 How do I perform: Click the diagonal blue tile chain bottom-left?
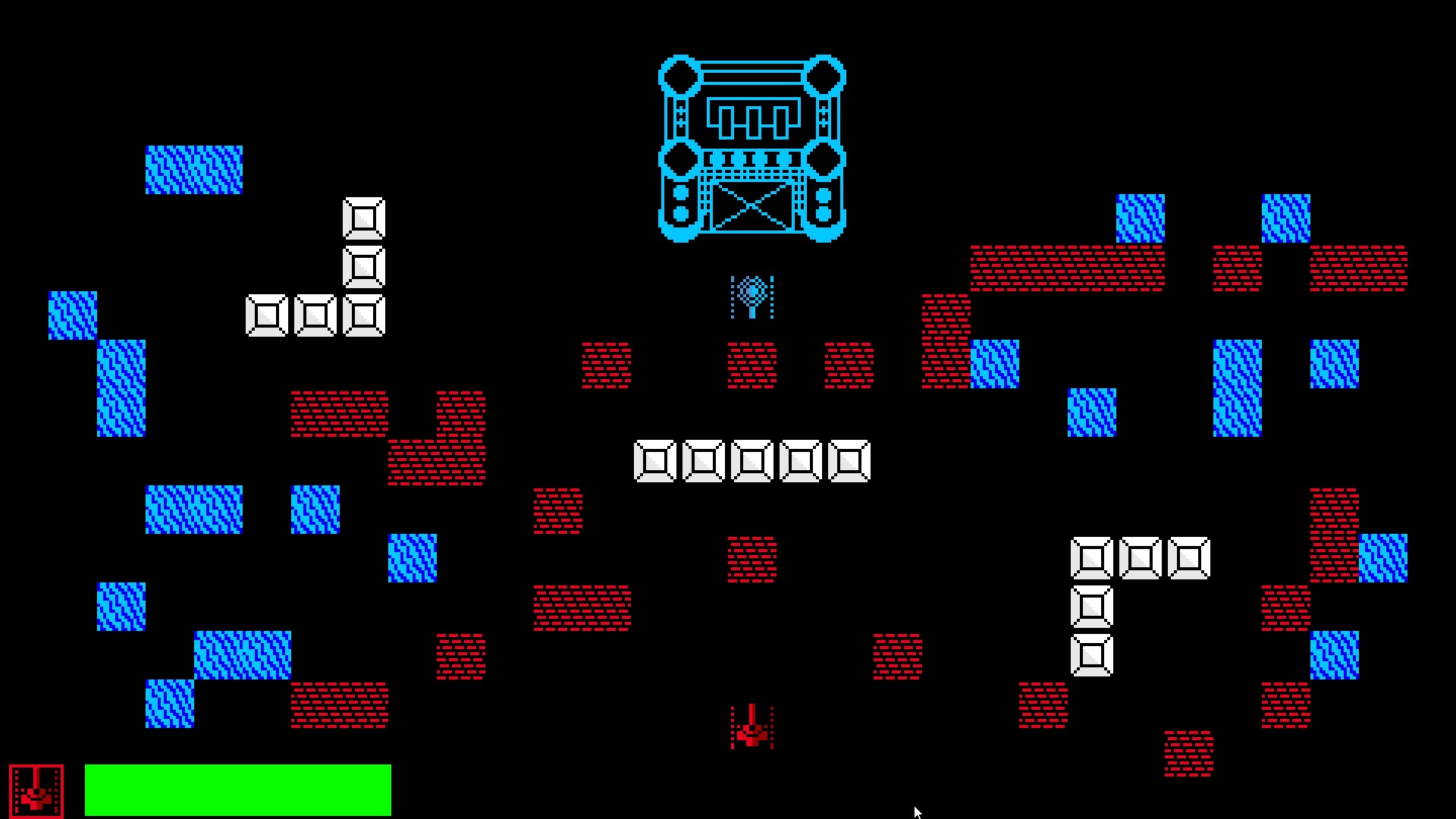pos(241,656)
